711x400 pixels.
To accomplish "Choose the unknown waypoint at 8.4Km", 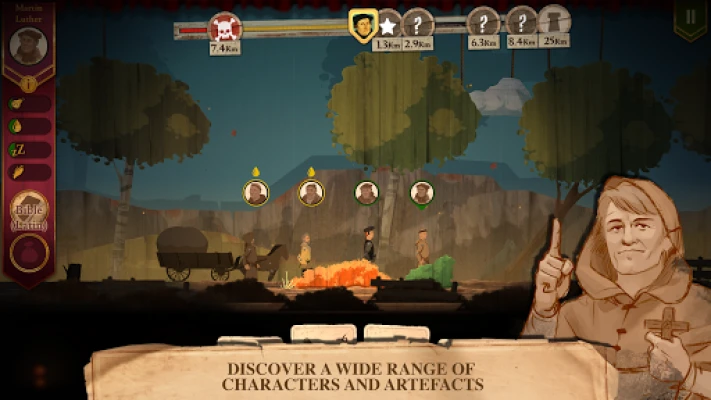I will 522,22.
